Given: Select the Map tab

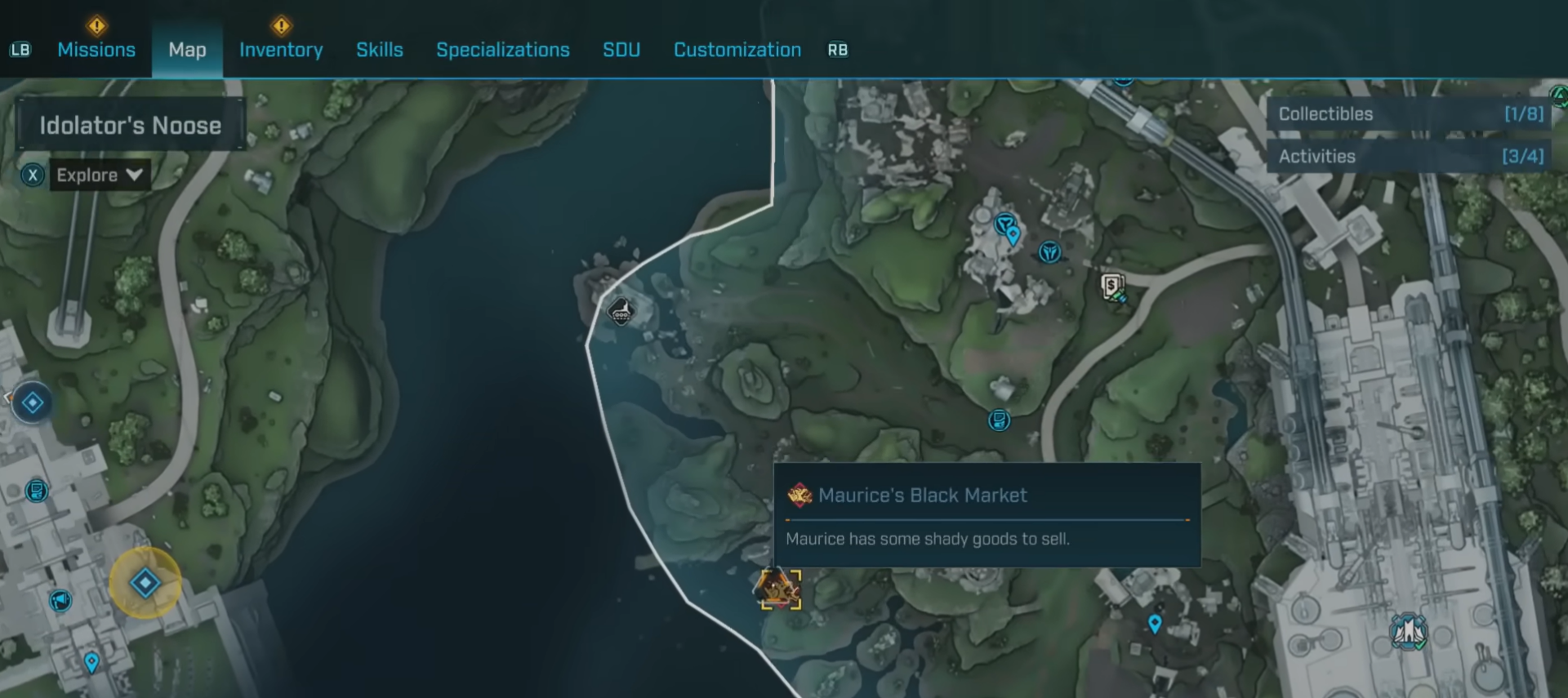Looking at the screenshot, I should [187, 50].
